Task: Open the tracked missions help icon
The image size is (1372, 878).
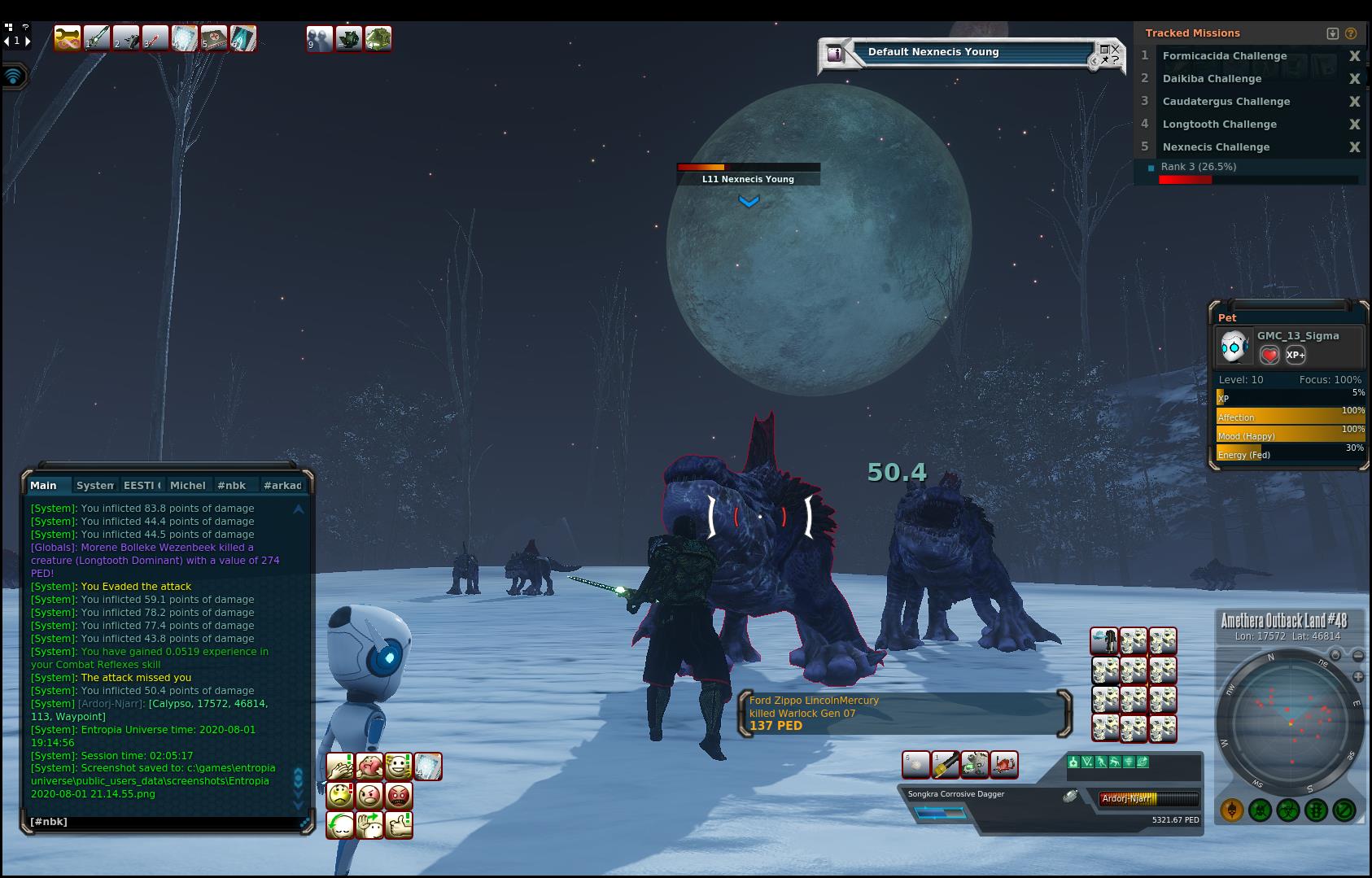Action: (1351, 33)
